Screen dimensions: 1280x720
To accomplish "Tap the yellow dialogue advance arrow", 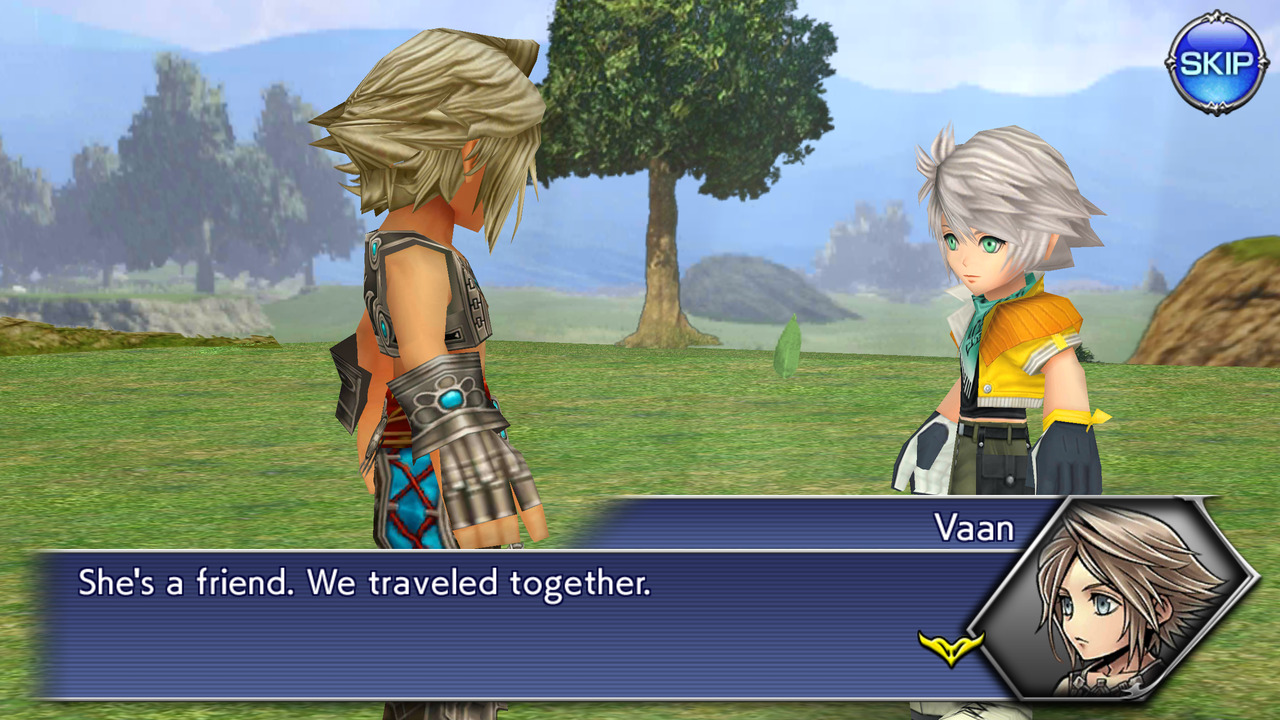I will tap(950, 648).
